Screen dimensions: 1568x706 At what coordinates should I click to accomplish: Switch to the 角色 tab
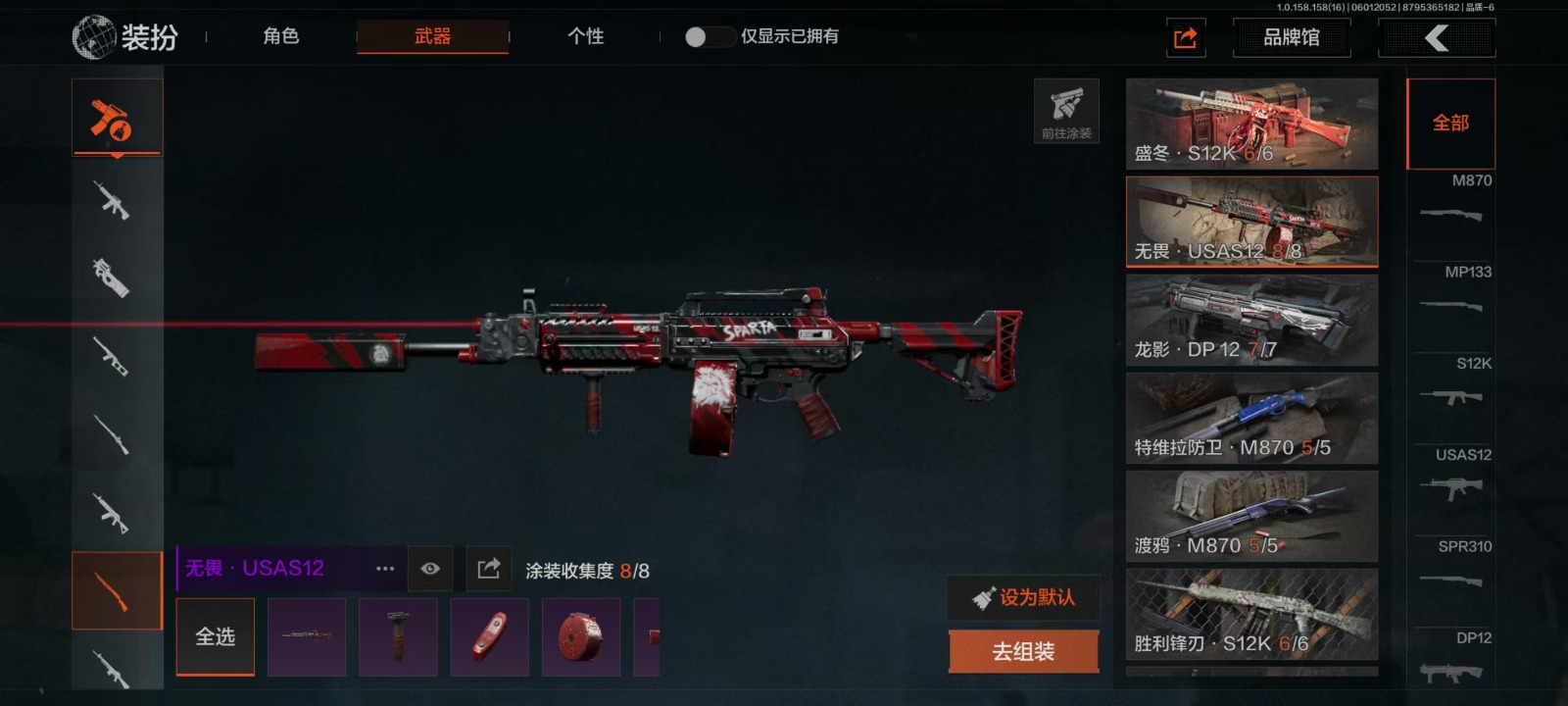[x=280, y=36]
